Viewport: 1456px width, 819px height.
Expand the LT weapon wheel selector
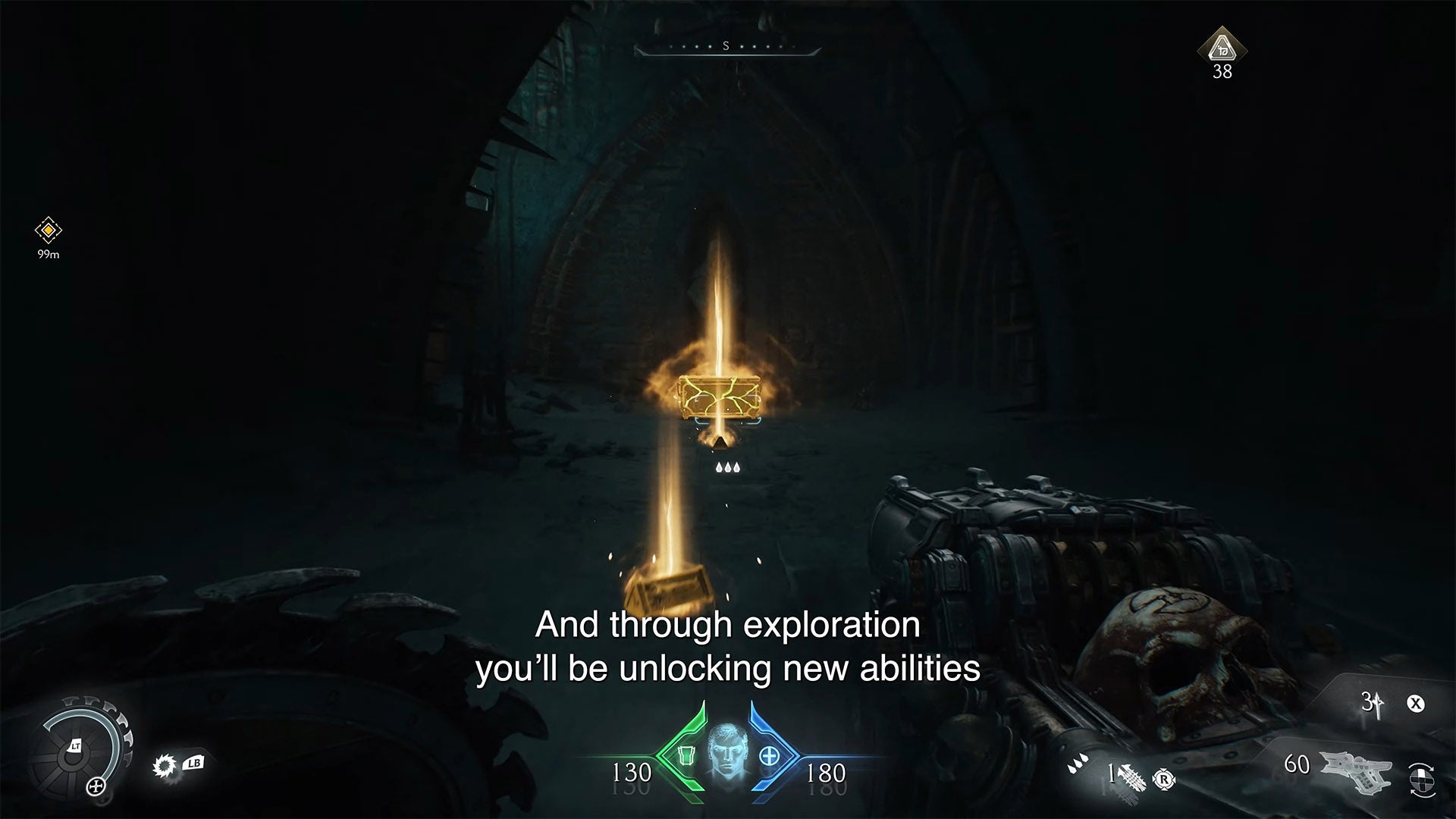tap(77, 745)
